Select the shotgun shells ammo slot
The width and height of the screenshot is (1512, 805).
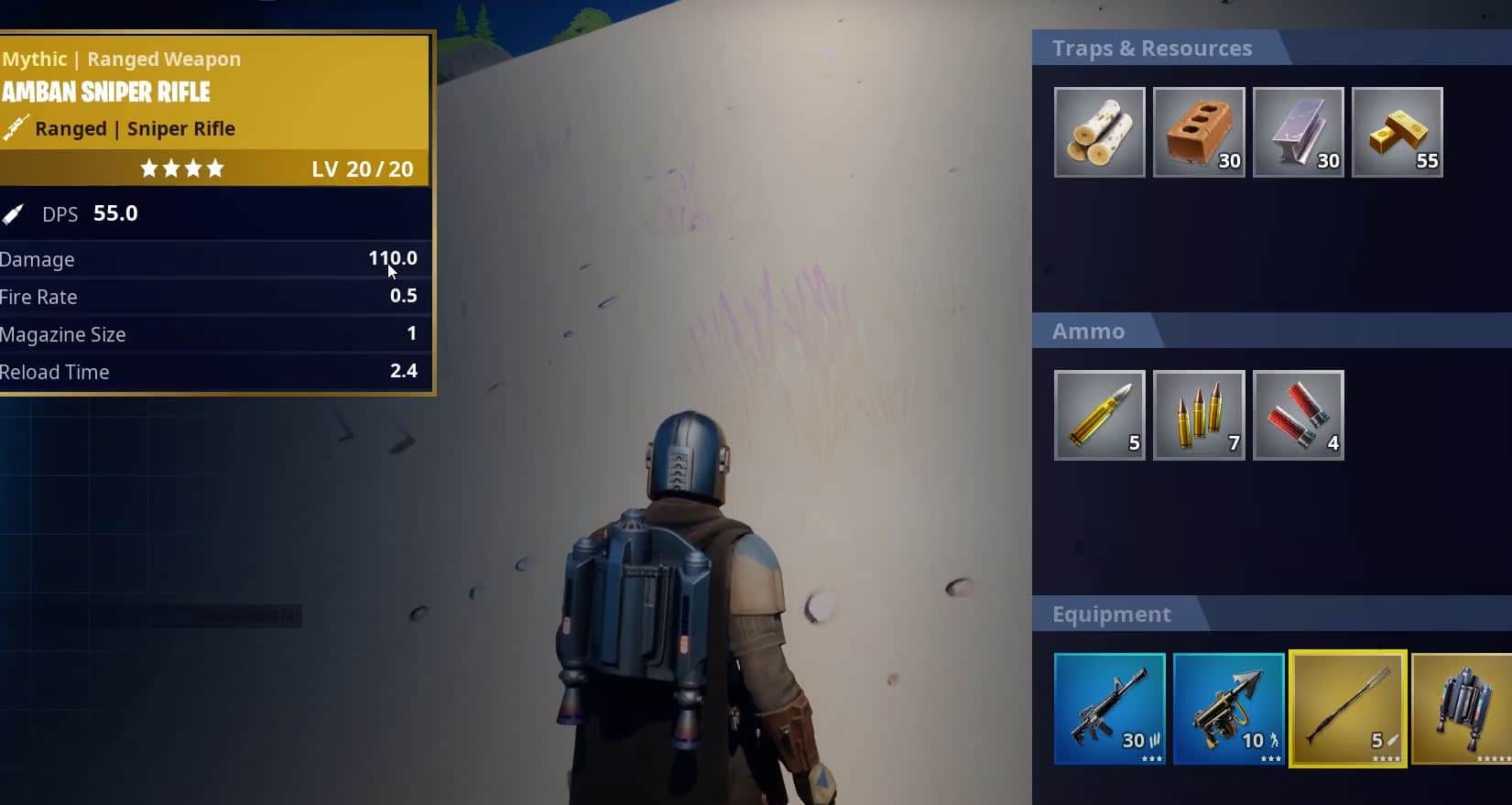(x=1298, y=414)
